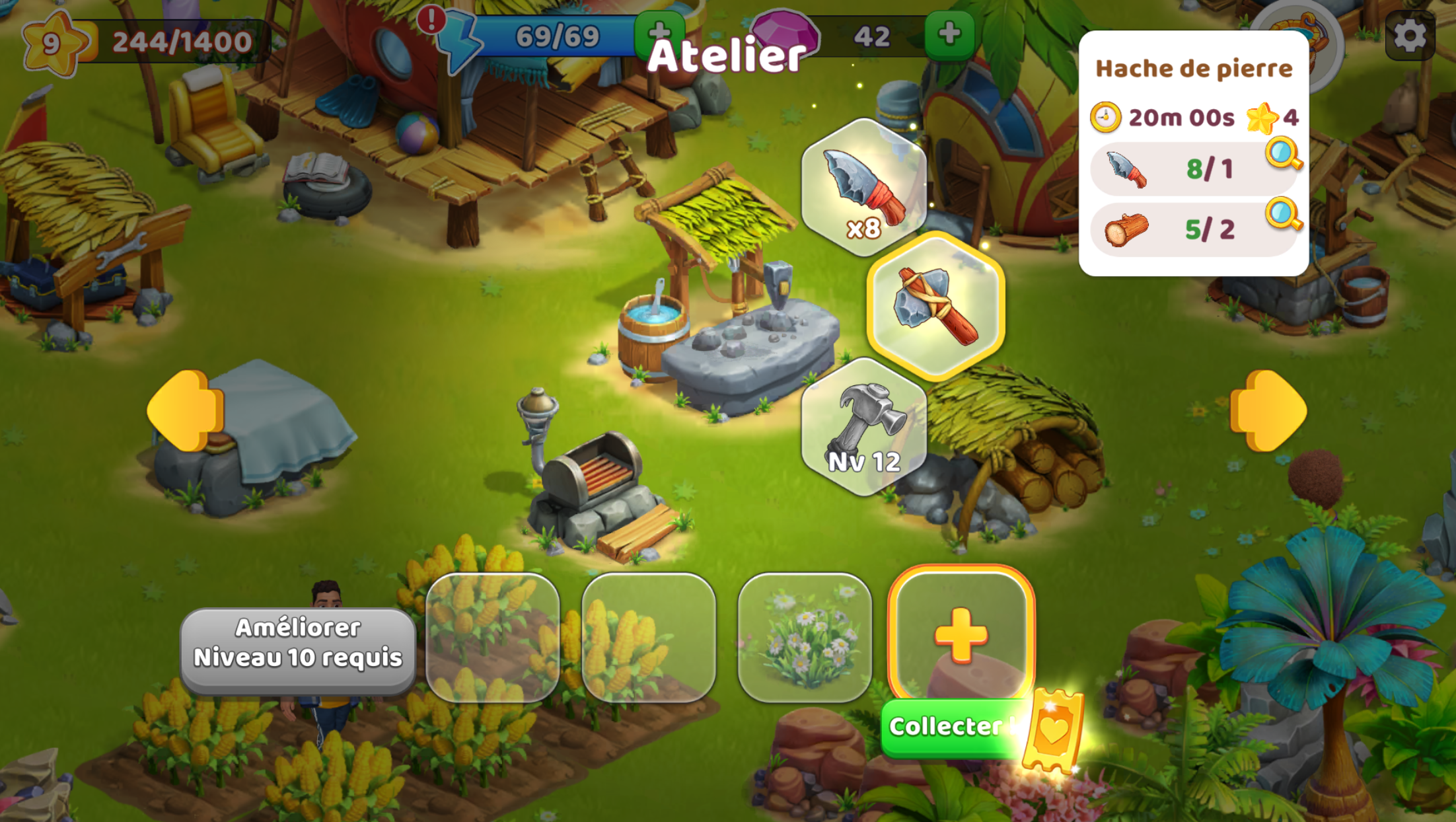Inspect stone knife ingredient with magnifier

pos(1283,153)
